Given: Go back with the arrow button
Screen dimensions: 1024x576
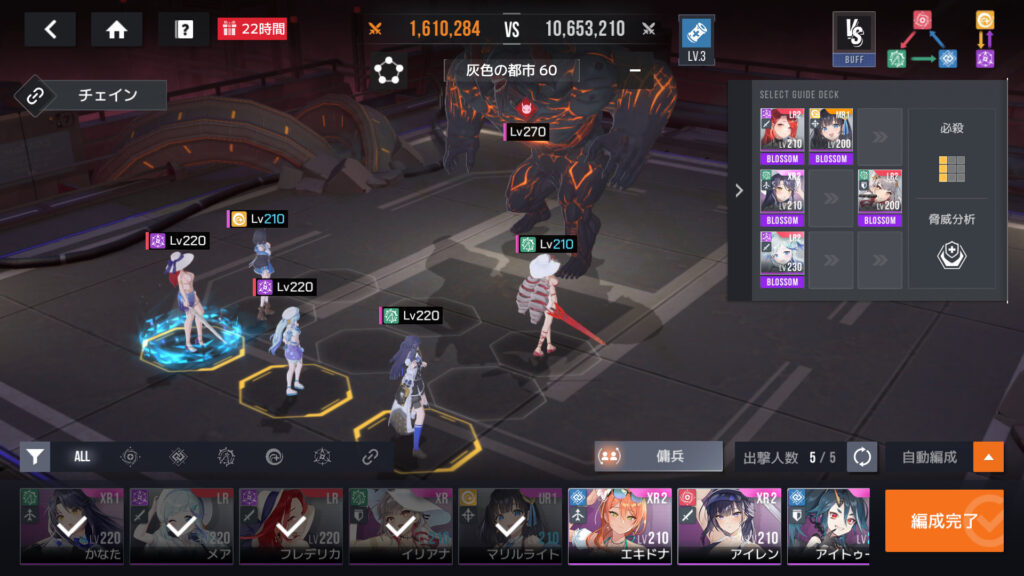Looking at the screenshot, I should pos(50,30).
